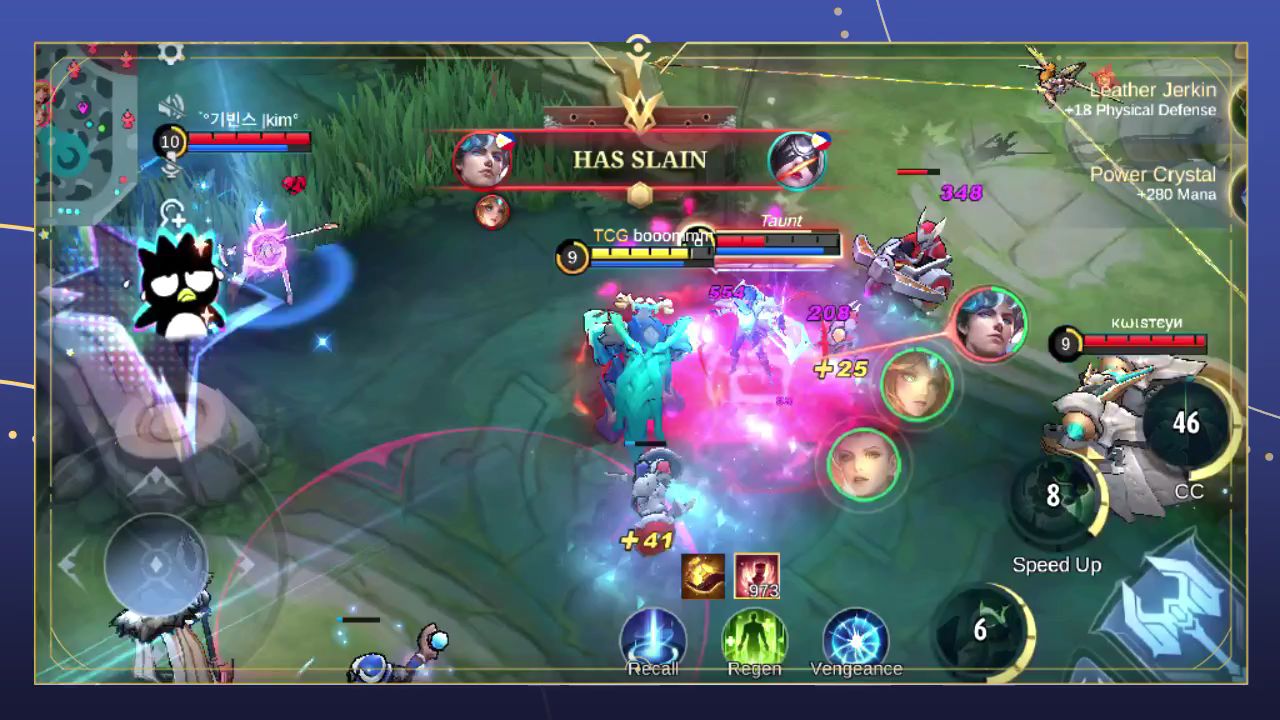Image resolution: width=1280 pixels, height=720 pixels.
Task: Activate the CC skill showing 46 cooldown
Action: pyautogui.click(x=1187, y=424)
